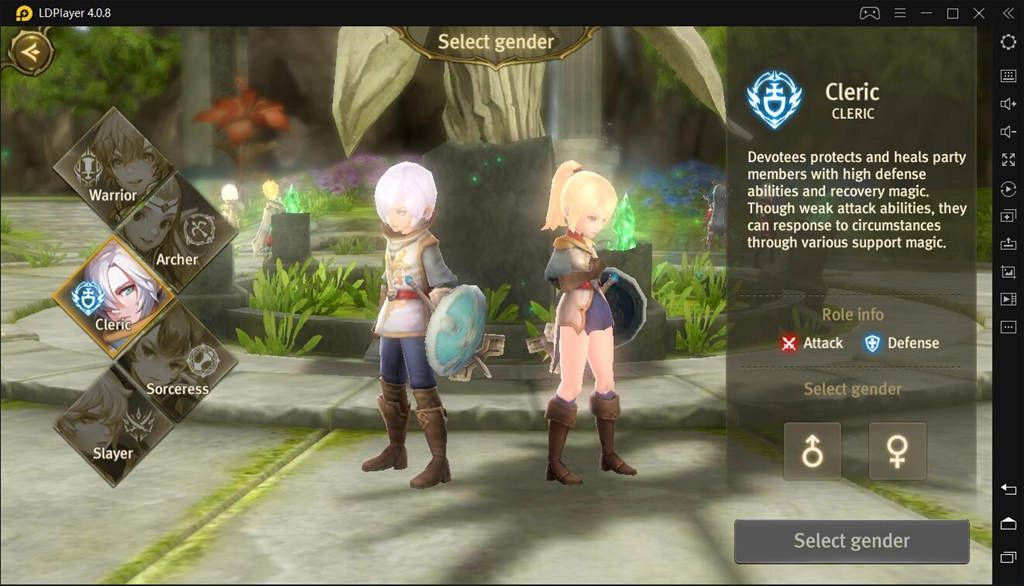Choose the male gender symbol
This screenshot has height=586, width=1024.
pos(812,451)
